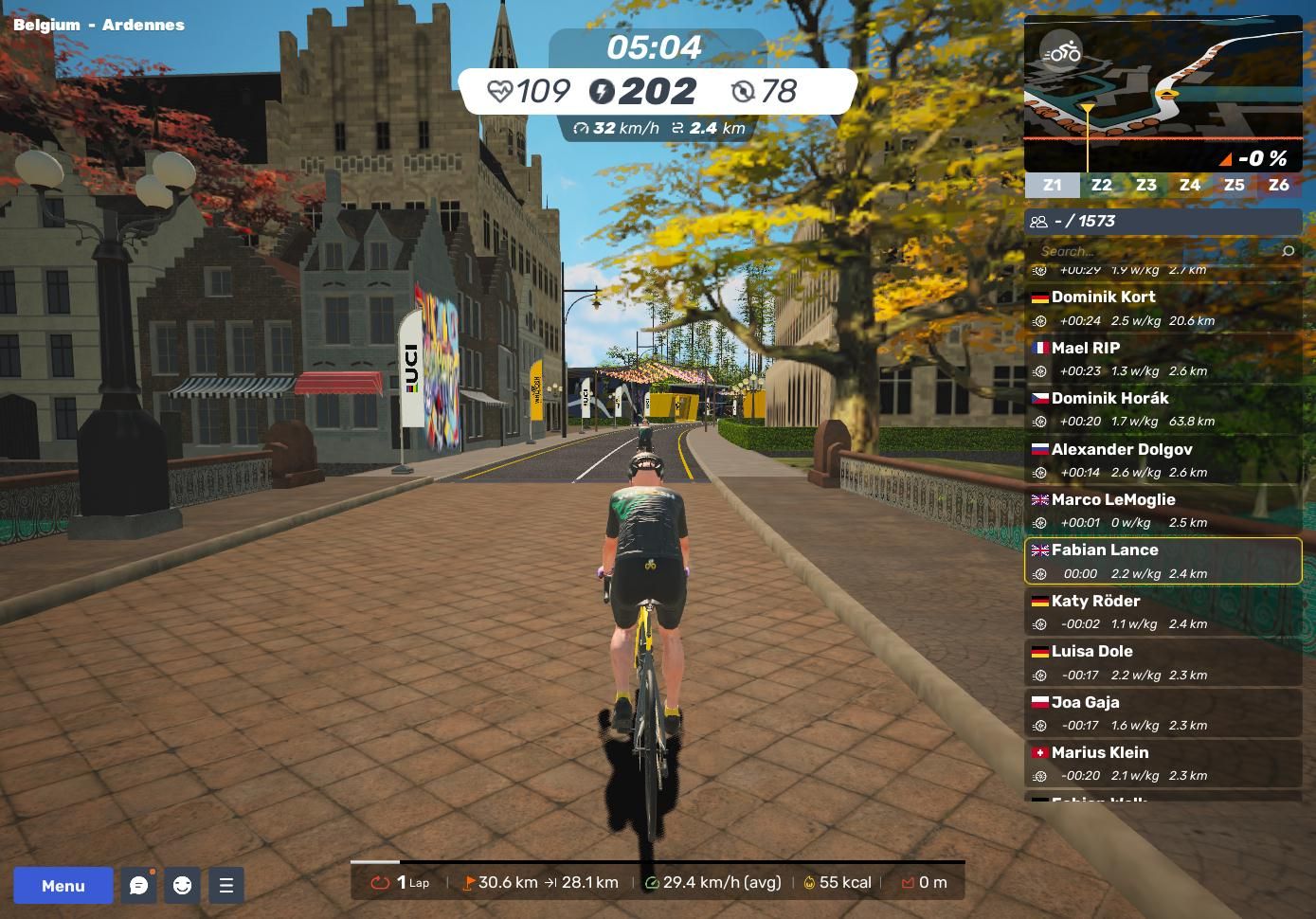This screenshot has width=1316, height=919.
Task: Open the chat messages icon
Action: coord(139,886)
